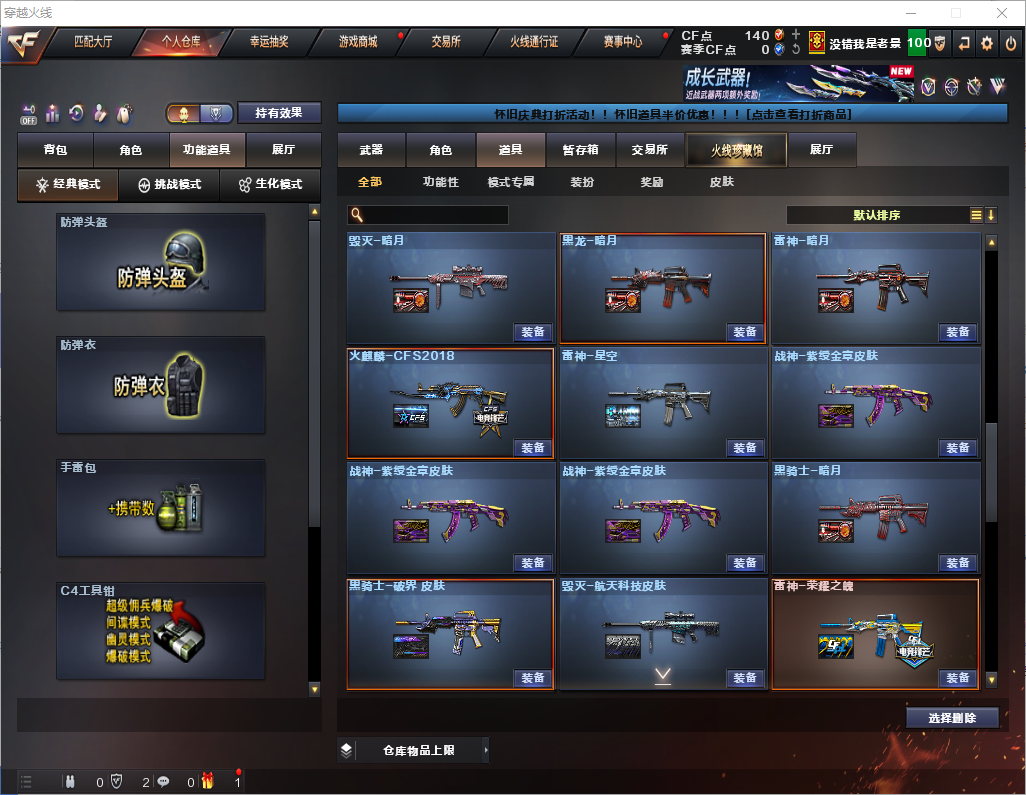
Task: Open the 背包 tab on left panel
Action: (55, 150)
